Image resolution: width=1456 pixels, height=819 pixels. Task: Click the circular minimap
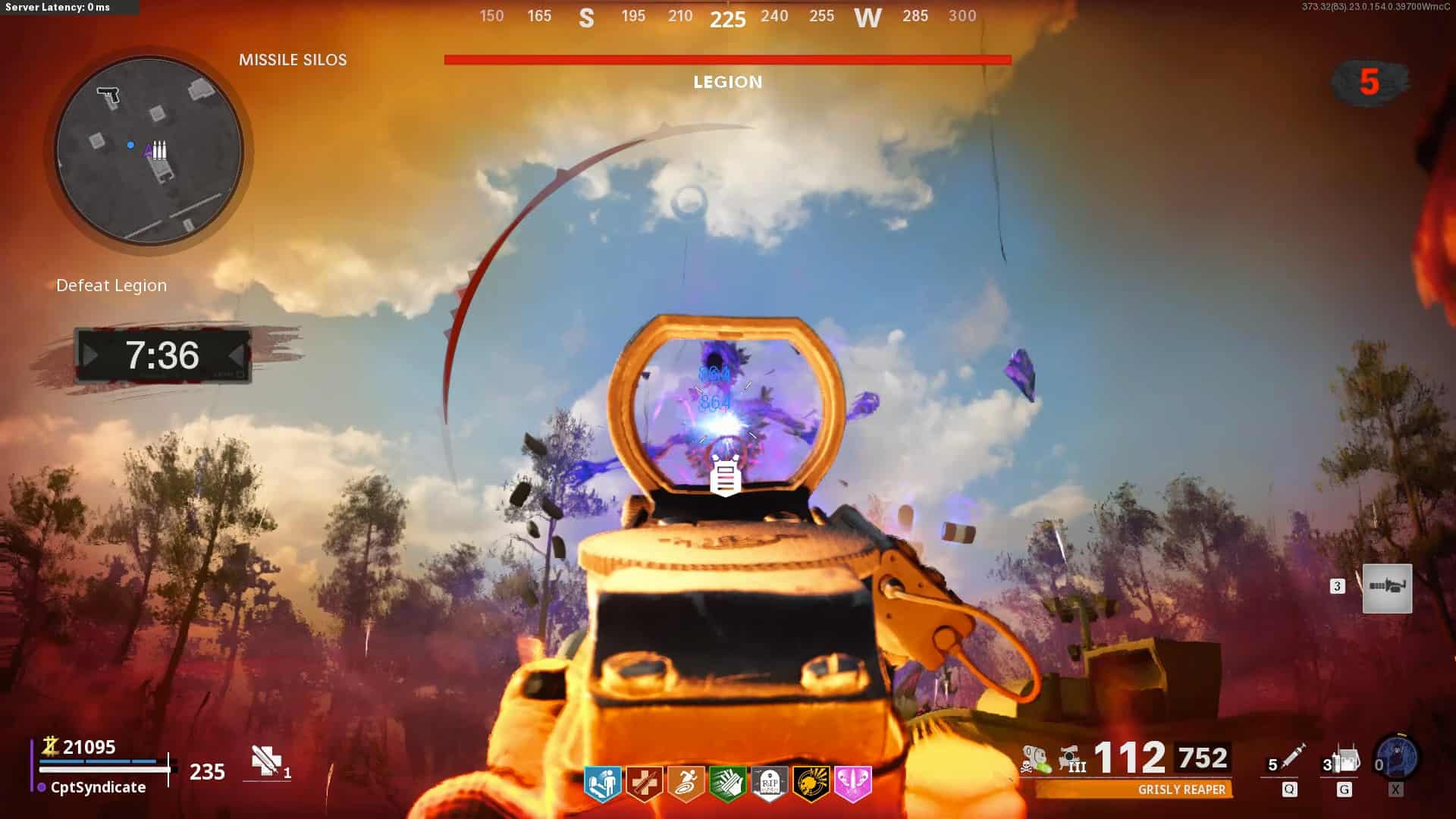[x=149, y=150]
